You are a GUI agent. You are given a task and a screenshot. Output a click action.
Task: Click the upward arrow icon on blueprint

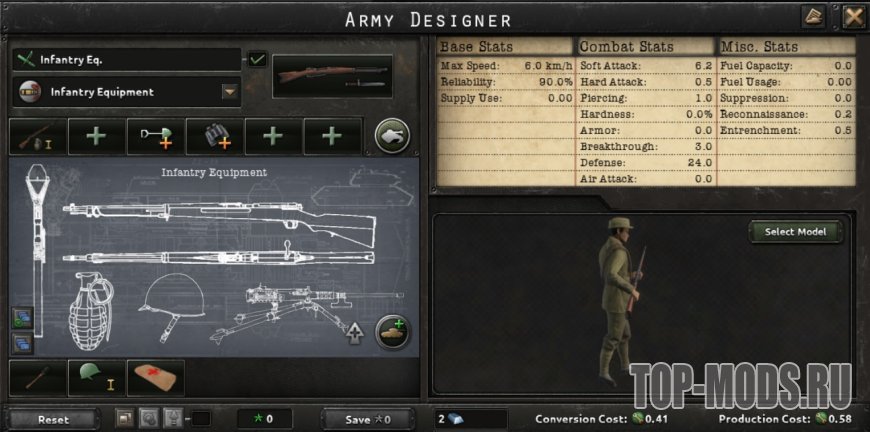tap(354, 333)
